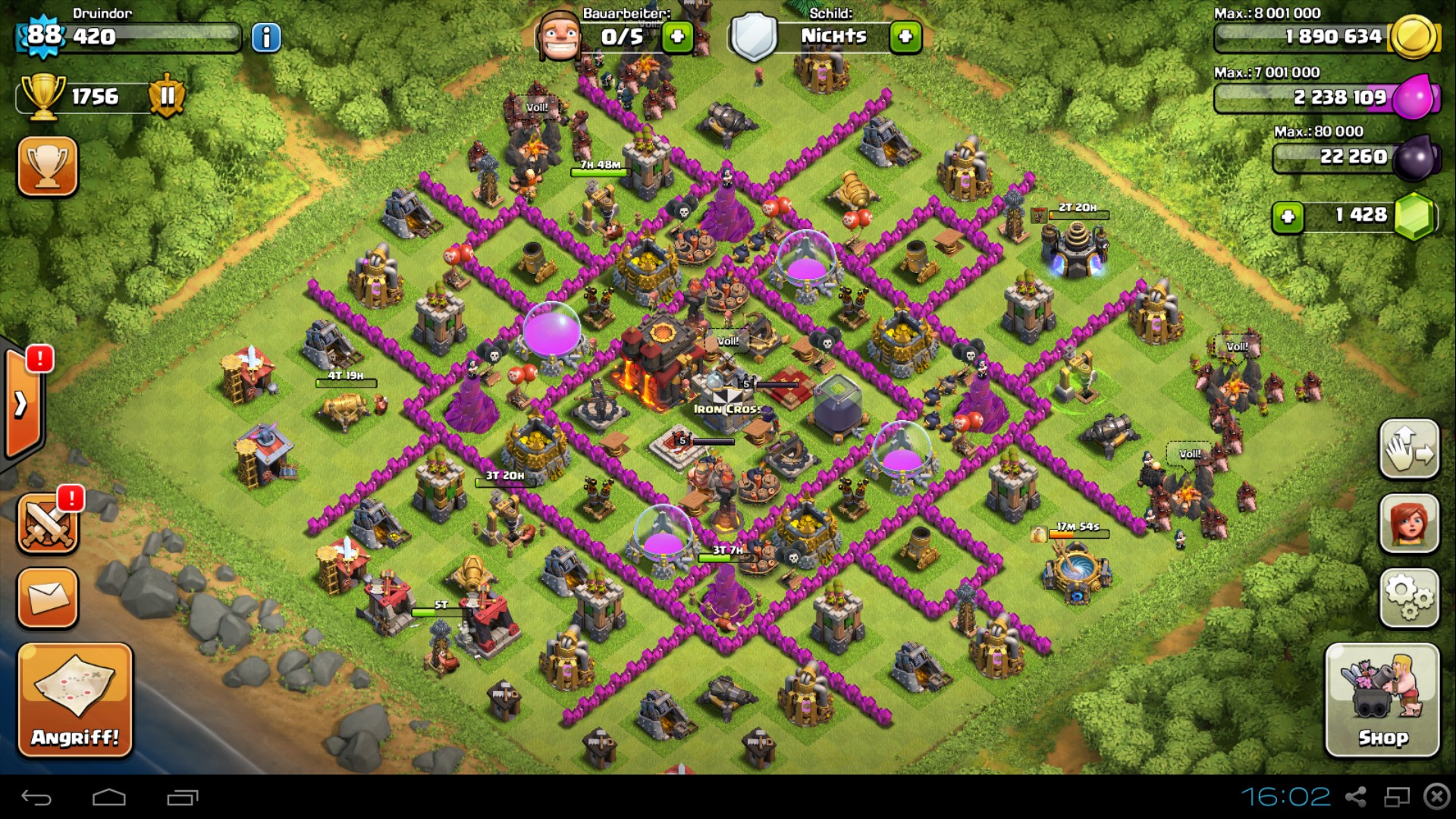Open the Android recent apps button
This screenshot has height=819, width=1456.
pos(182,797)
